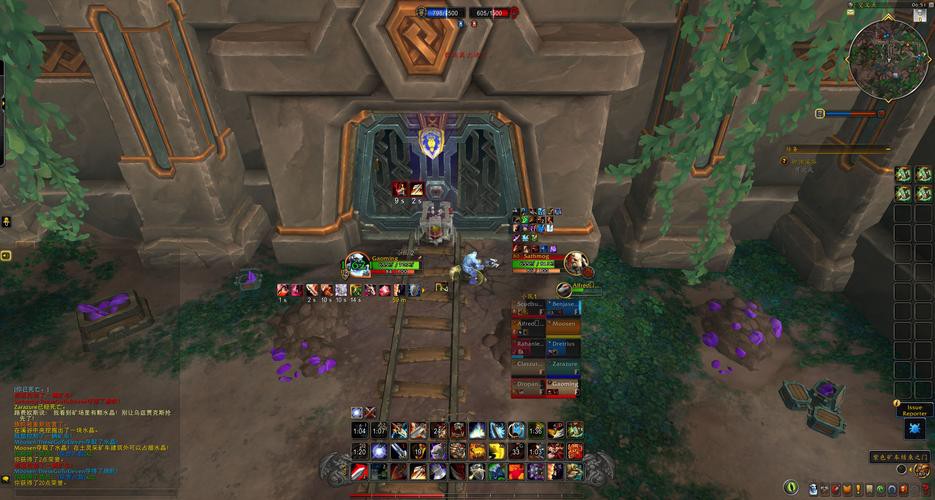Select Dreirius in the raid frames
The height and width of the screenshot is (500, 935).
[x=563, y=345]
